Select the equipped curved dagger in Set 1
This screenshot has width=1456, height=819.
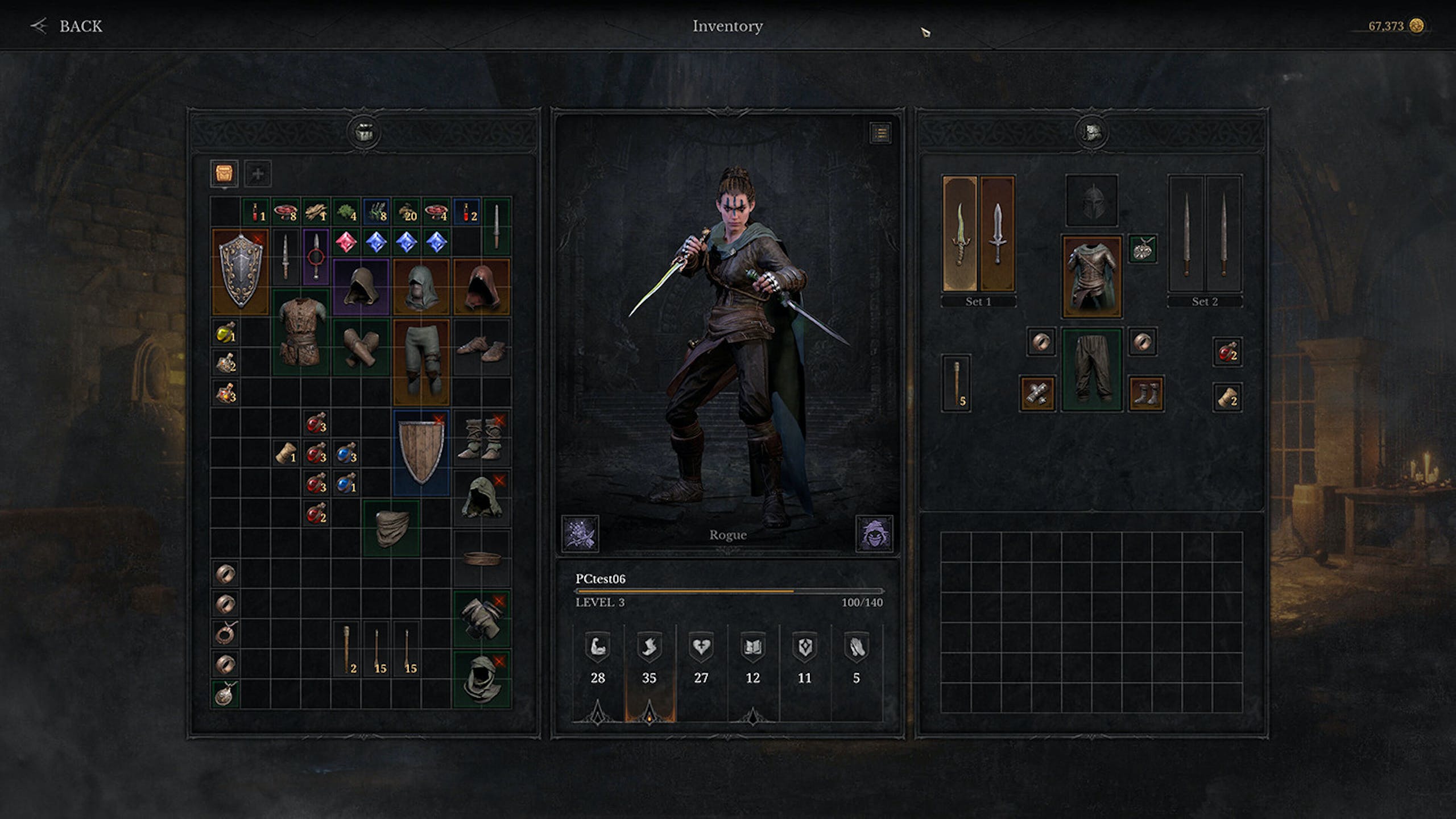pyautogui.click(x=960, y=234)
